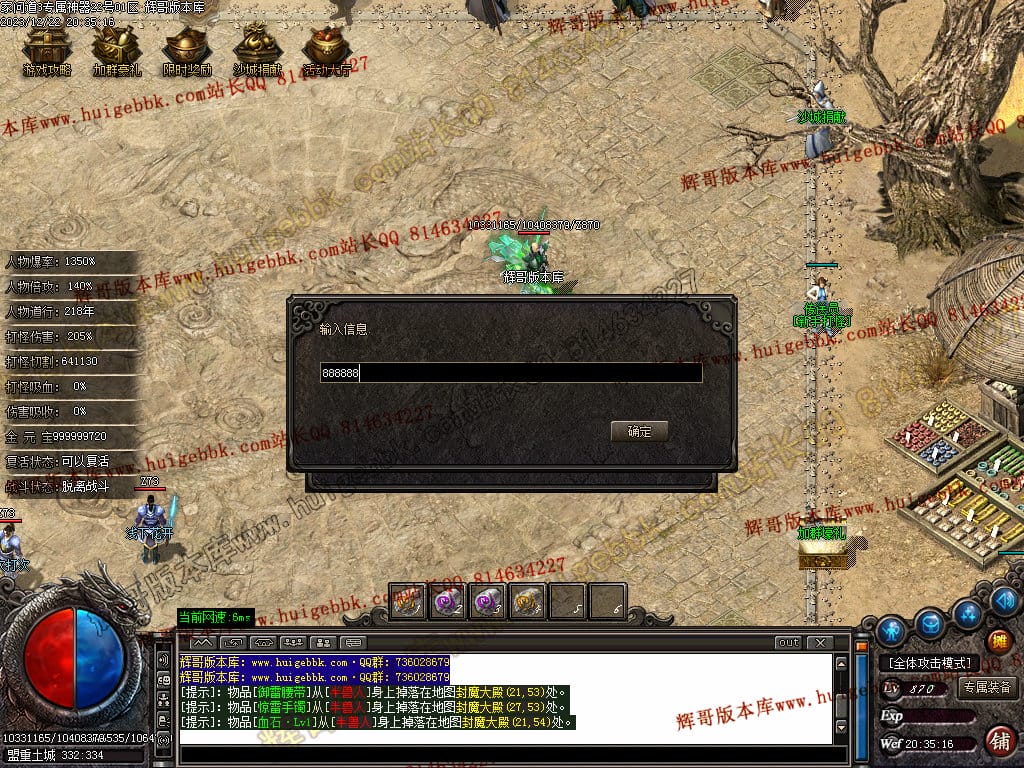
Task: Open the red 铺 shop button
Action: tap(999, 740)
